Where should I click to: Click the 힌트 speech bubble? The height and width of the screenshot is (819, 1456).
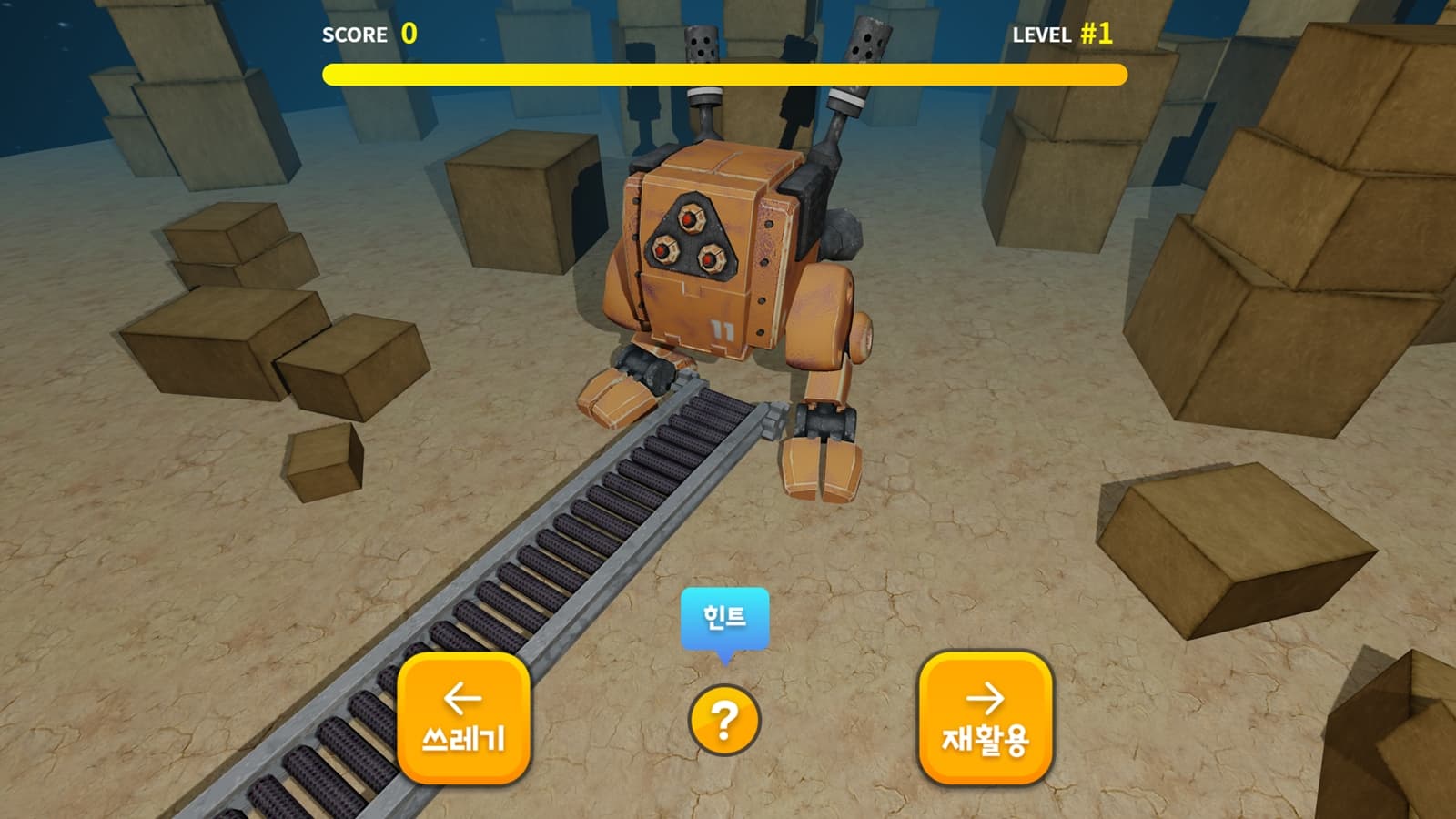coord(725,619)
